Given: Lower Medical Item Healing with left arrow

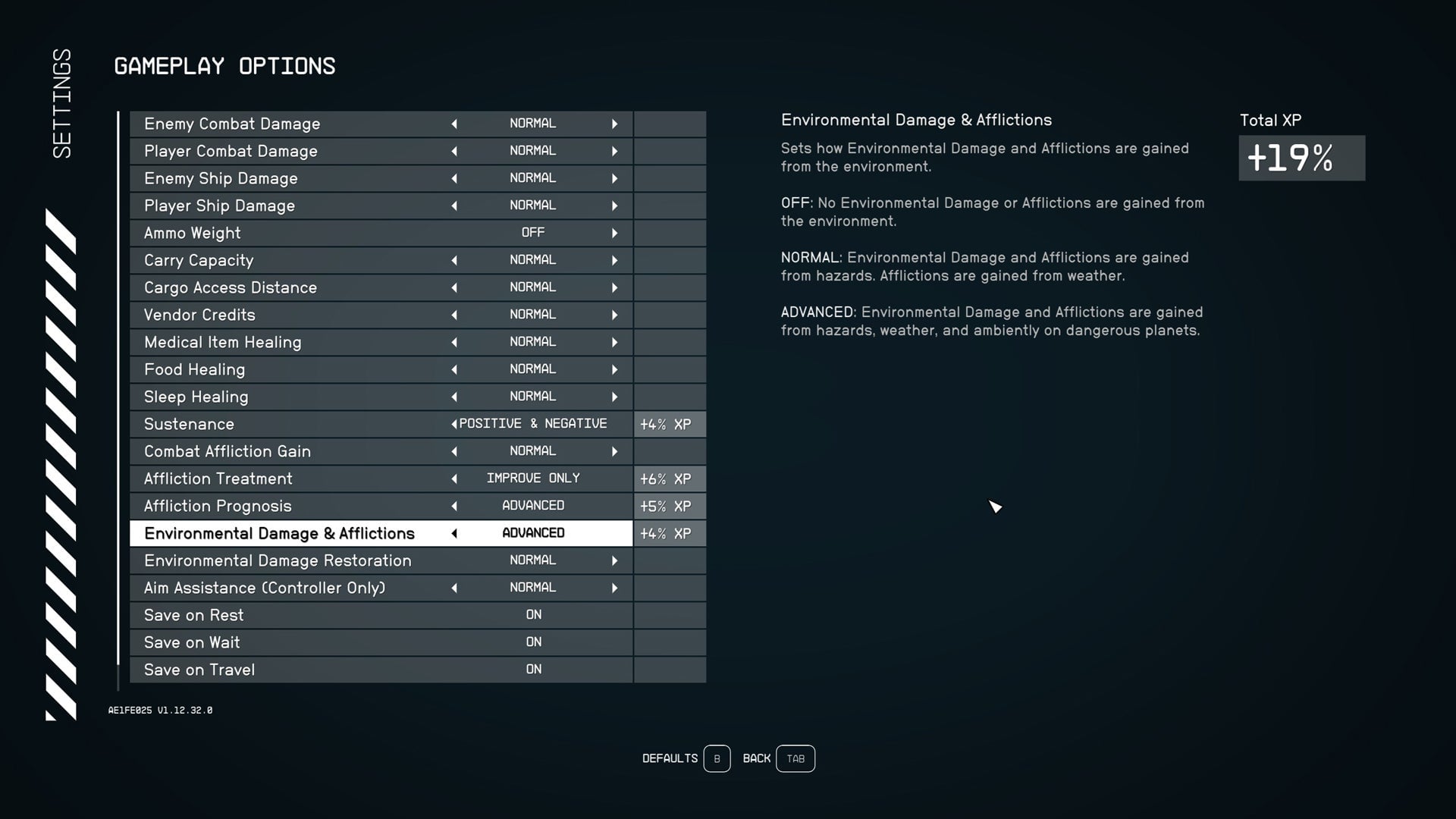Looking at the screenshot, I should point(453,342).
